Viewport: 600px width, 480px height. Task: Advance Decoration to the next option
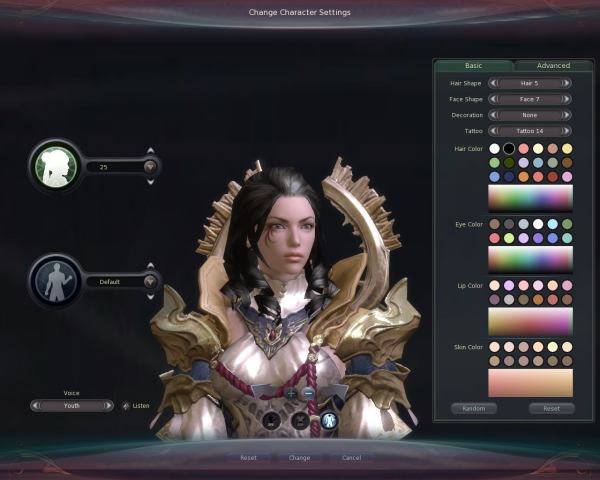click(x=567, y=115)
